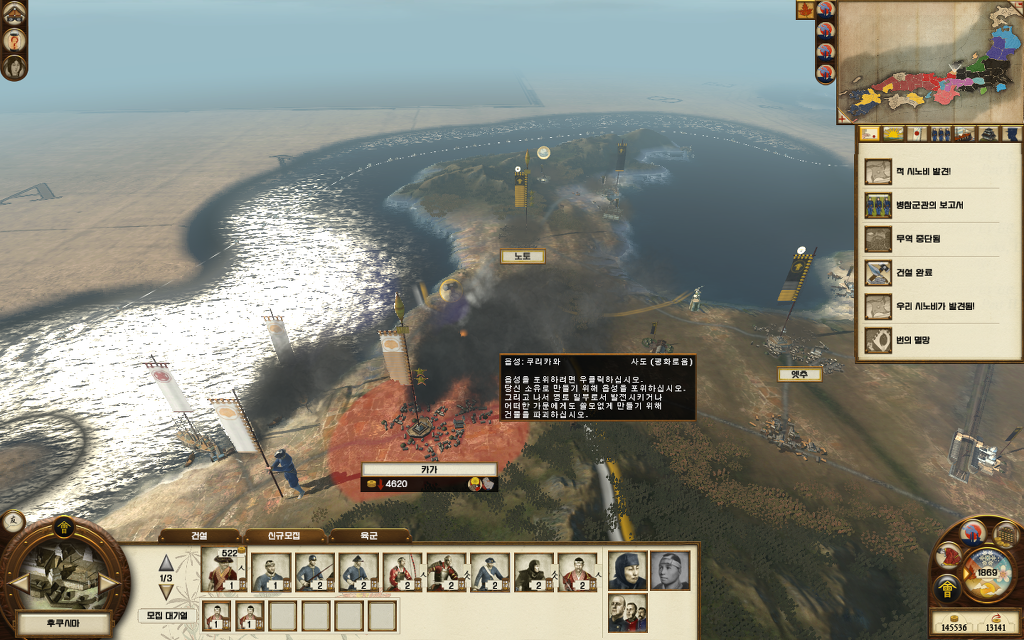Switch to the 신규모집 recruitment tab
Viewport: 1024px width, 640px height.
pos(284,536)
